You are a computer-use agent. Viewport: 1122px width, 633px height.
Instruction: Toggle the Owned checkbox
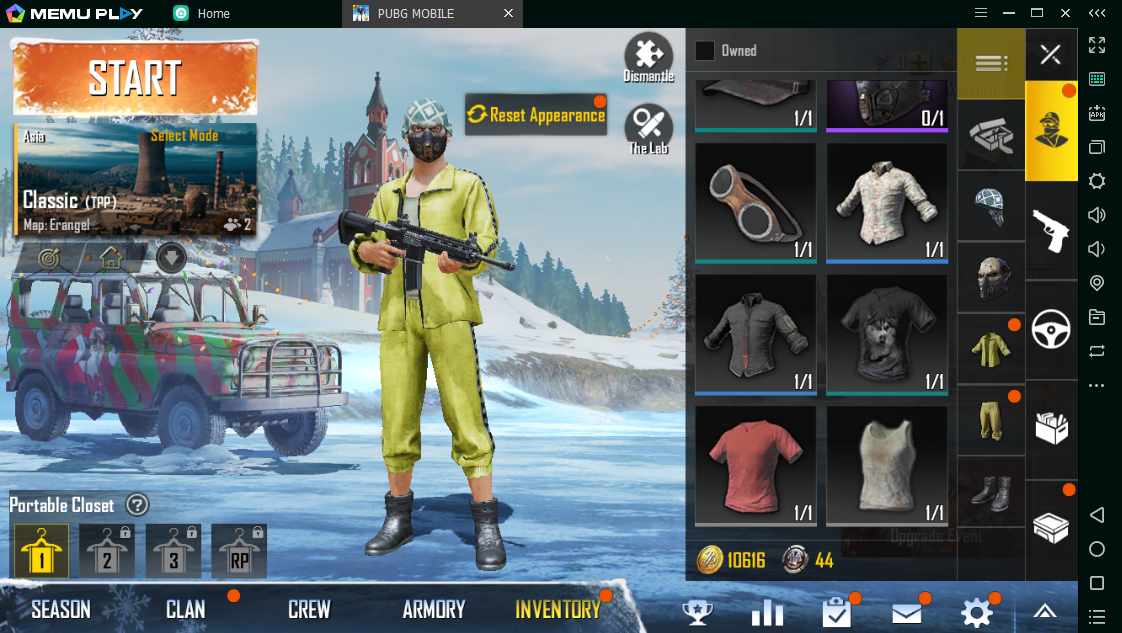pos(705,51)
